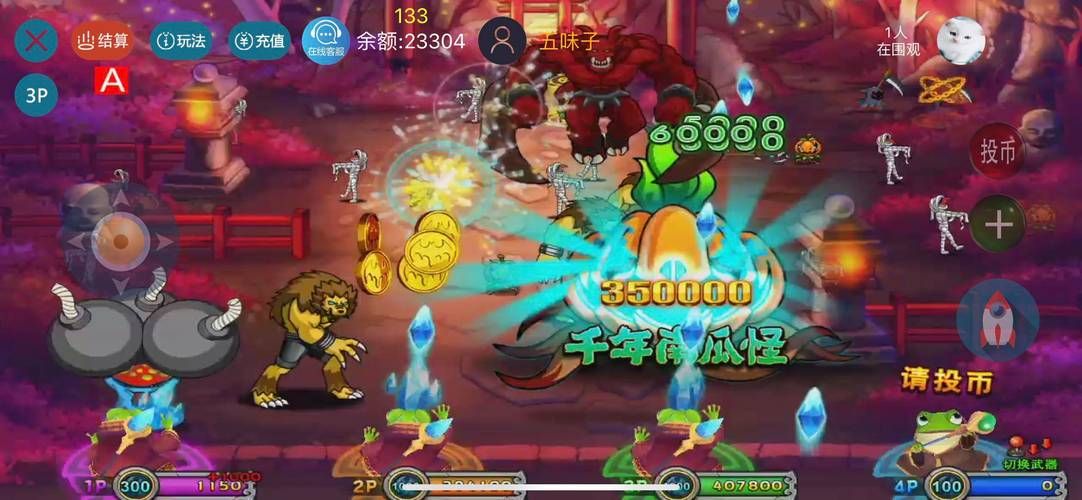Close the game with the X button

coord(36,41)
